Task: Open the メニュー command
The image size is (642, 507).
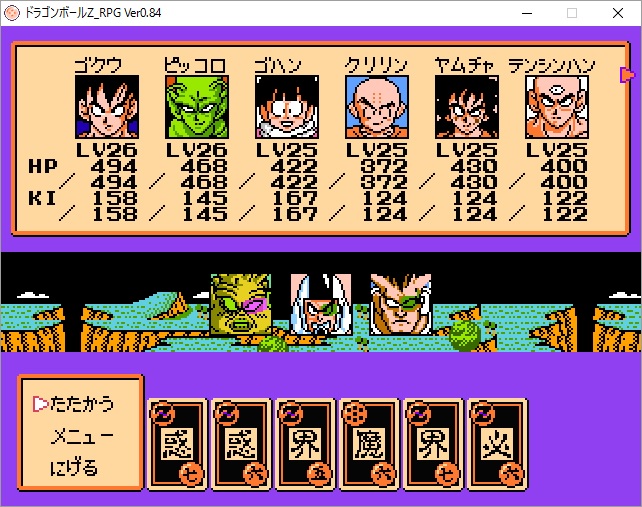Action: point(84,436)
